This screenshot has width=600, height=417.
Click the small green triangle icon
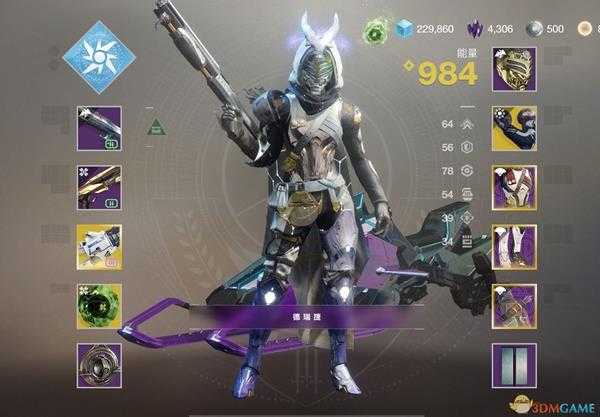click(156, 127)
